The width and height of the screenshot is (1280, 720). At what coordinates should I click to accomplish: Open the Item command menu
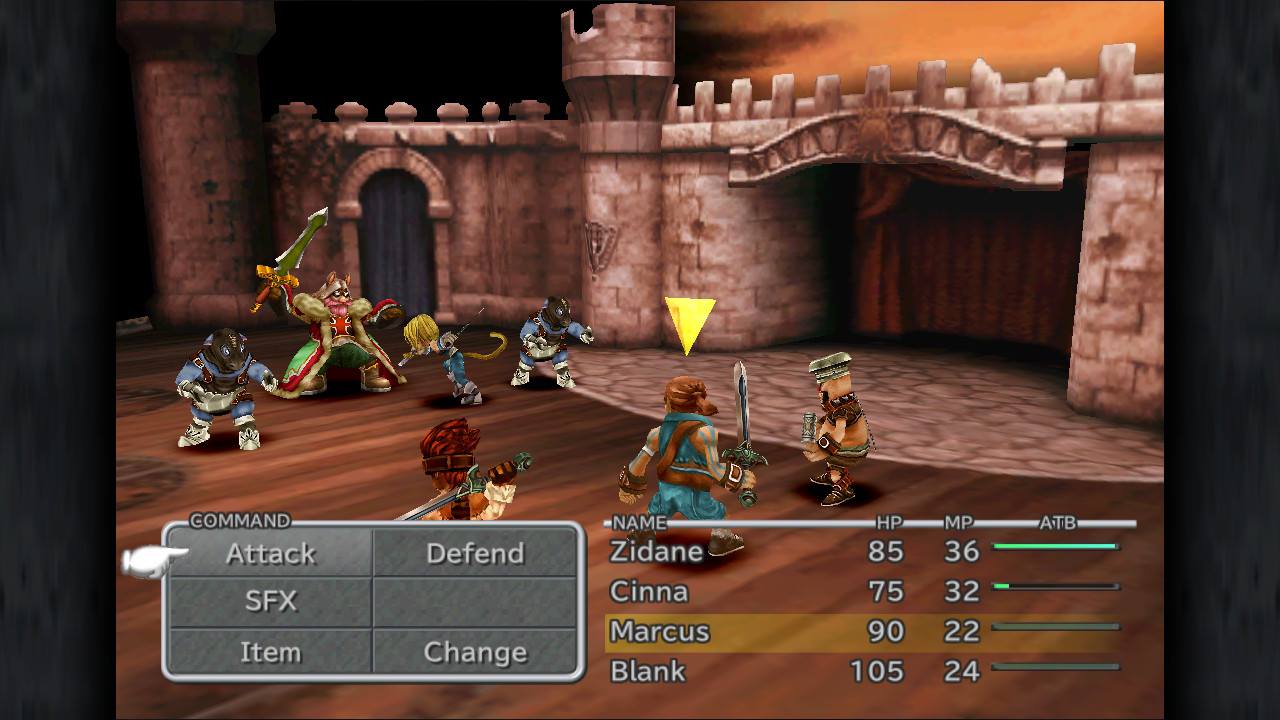tap(271, 652)
